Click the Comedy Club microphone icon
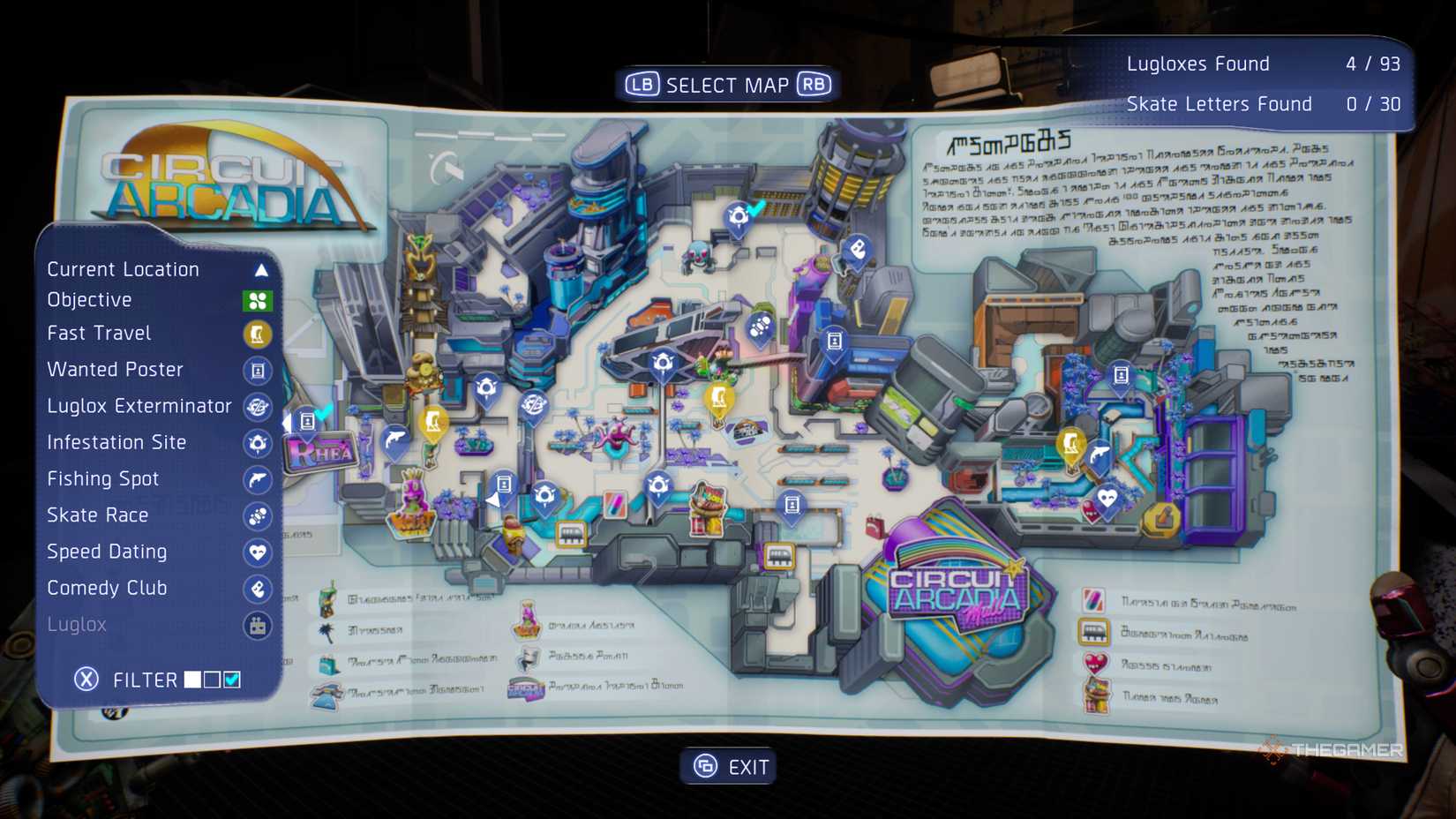This screenshot has width=1456, height=819. pyautogui.click(x=257, y=589)
